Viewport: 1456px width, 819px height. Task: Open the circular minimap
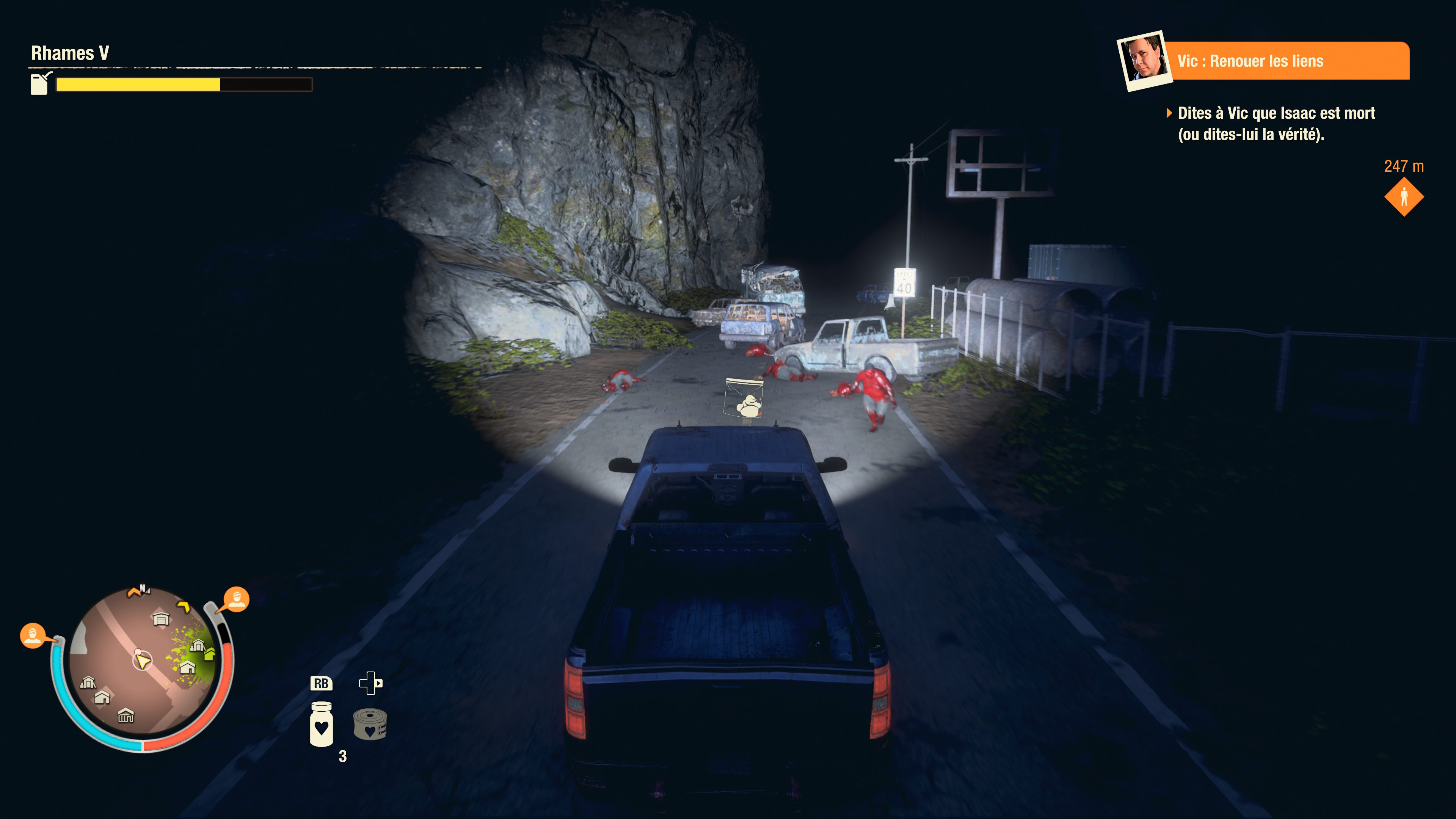(x=142, y=661)
